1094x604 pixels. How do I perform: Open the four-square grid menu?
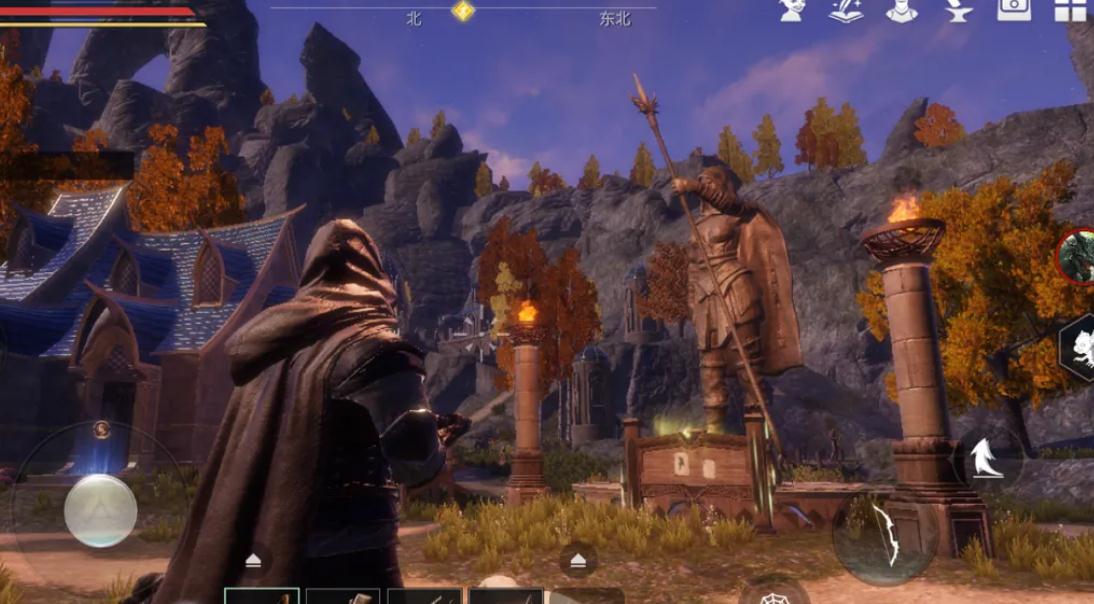pos(1070,10)
